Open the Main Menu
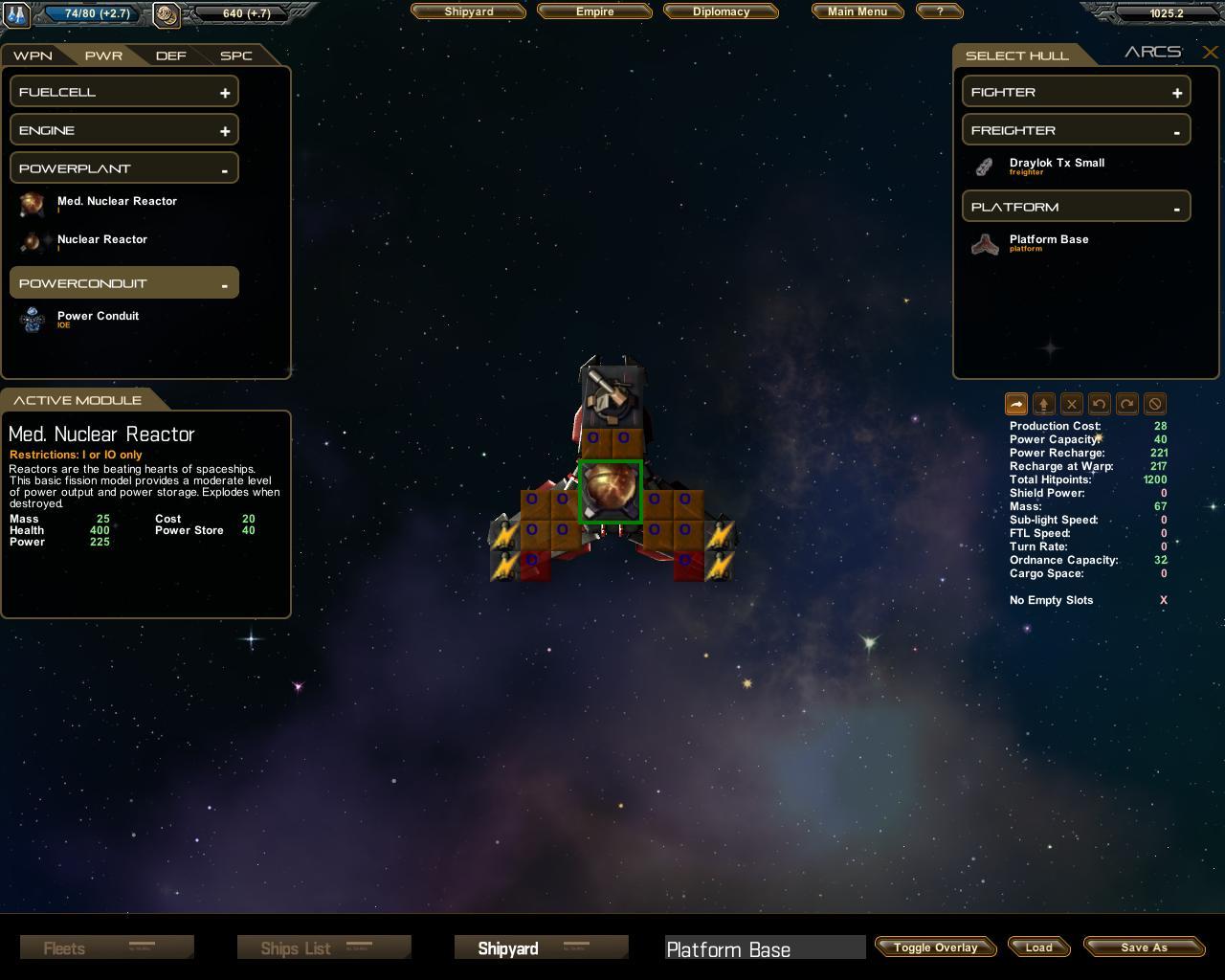 857,11
